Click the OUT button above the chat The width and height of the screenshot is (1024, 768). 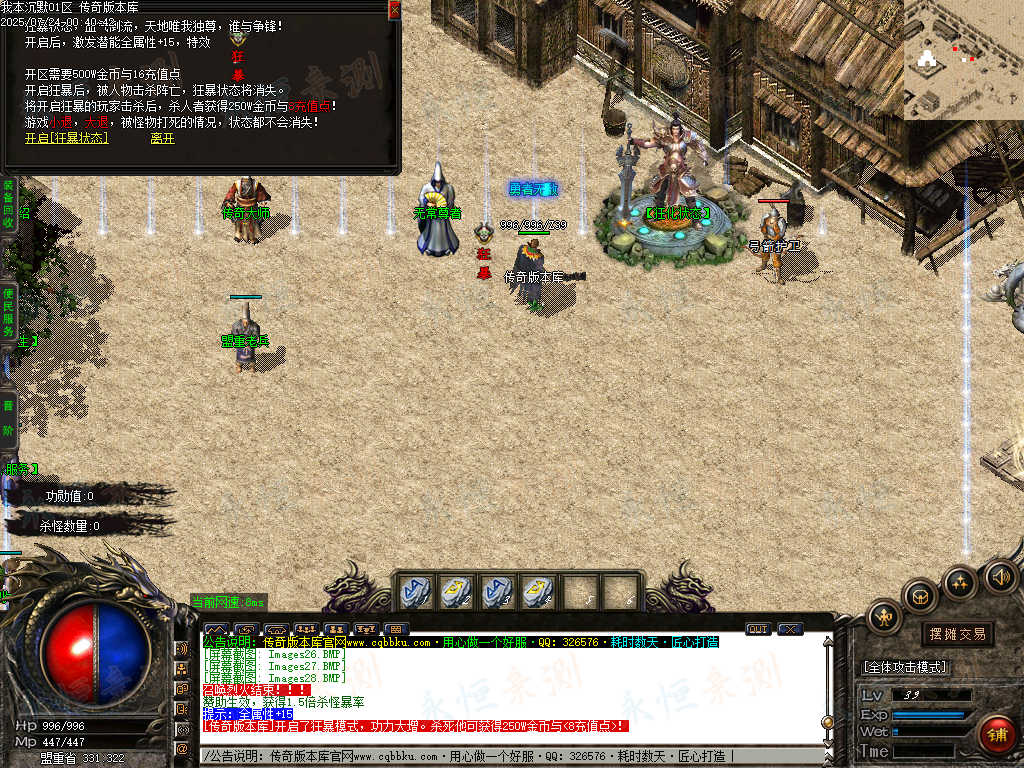click(758, 629)
